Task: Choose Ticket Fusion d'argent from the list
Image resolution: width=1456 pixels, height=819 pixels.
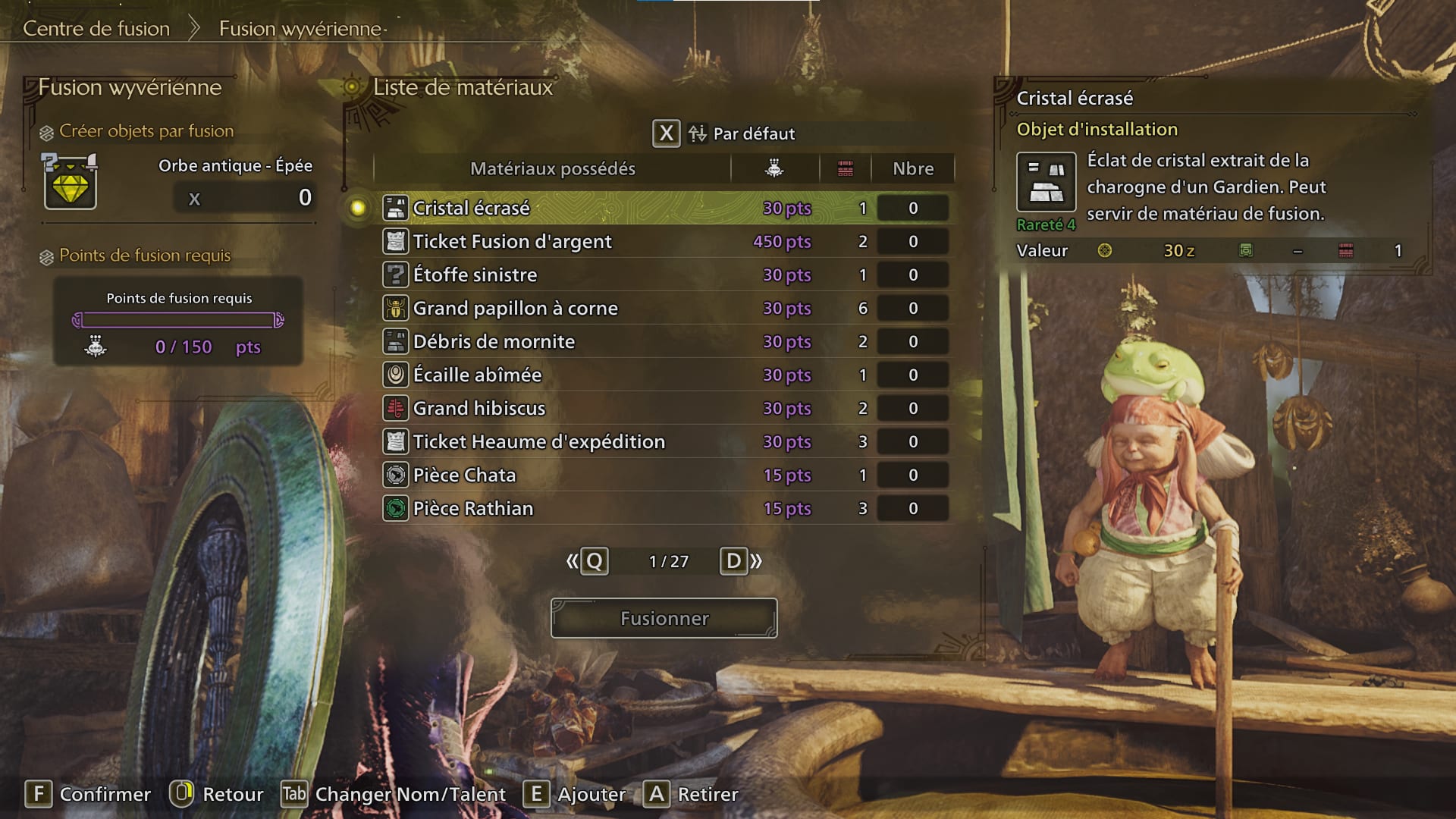Action: pos(512,241)
